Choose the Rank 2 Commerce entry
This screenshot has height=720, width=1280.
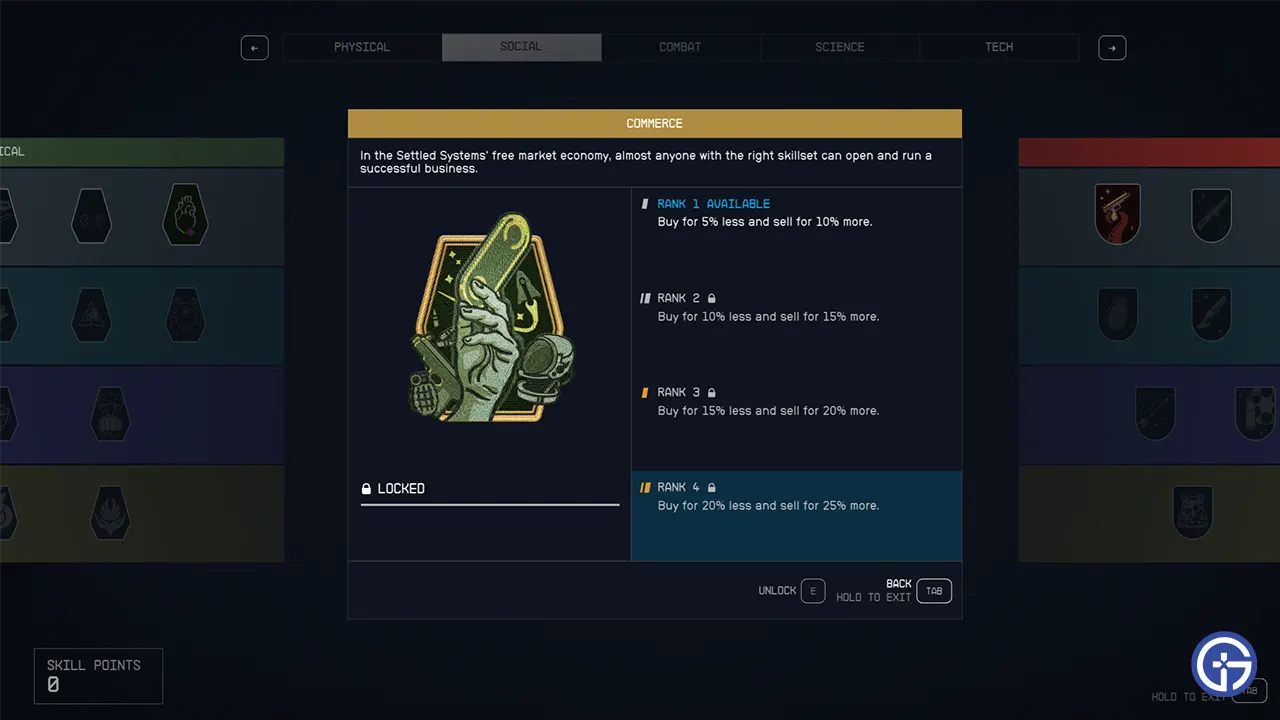(x=796, y=307)
